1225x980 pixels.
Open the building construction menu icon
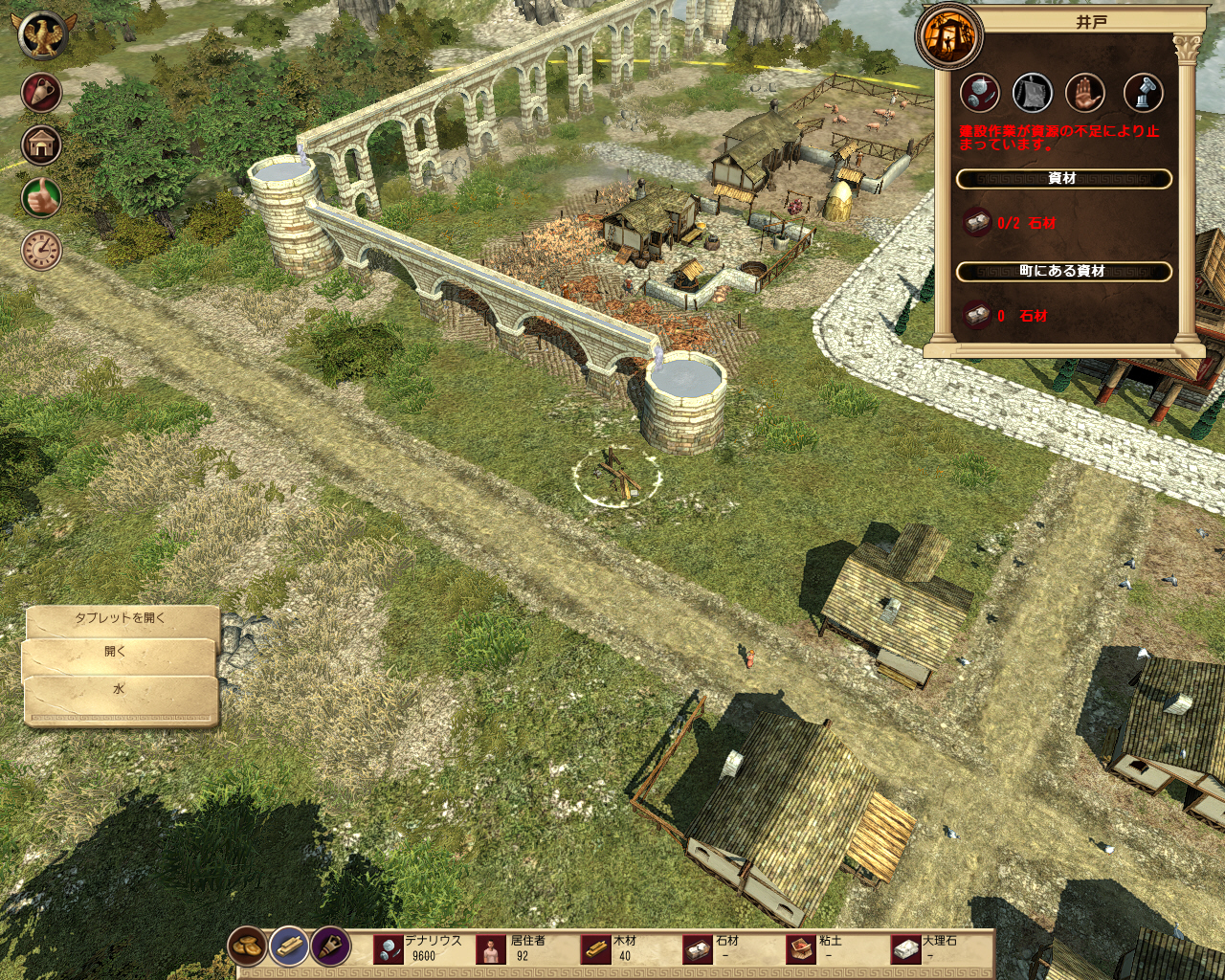pyautogui.click(x=41, y=145)
